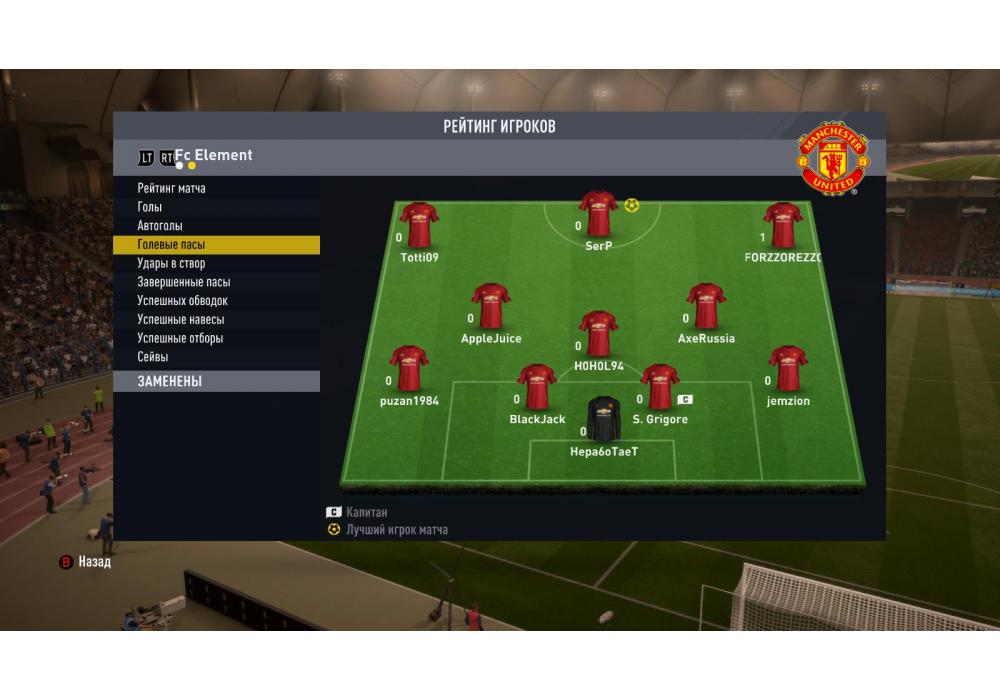Pick Totti09's shirt on the formation
This screenshot has width=1000, height=700.
point(419,225)
